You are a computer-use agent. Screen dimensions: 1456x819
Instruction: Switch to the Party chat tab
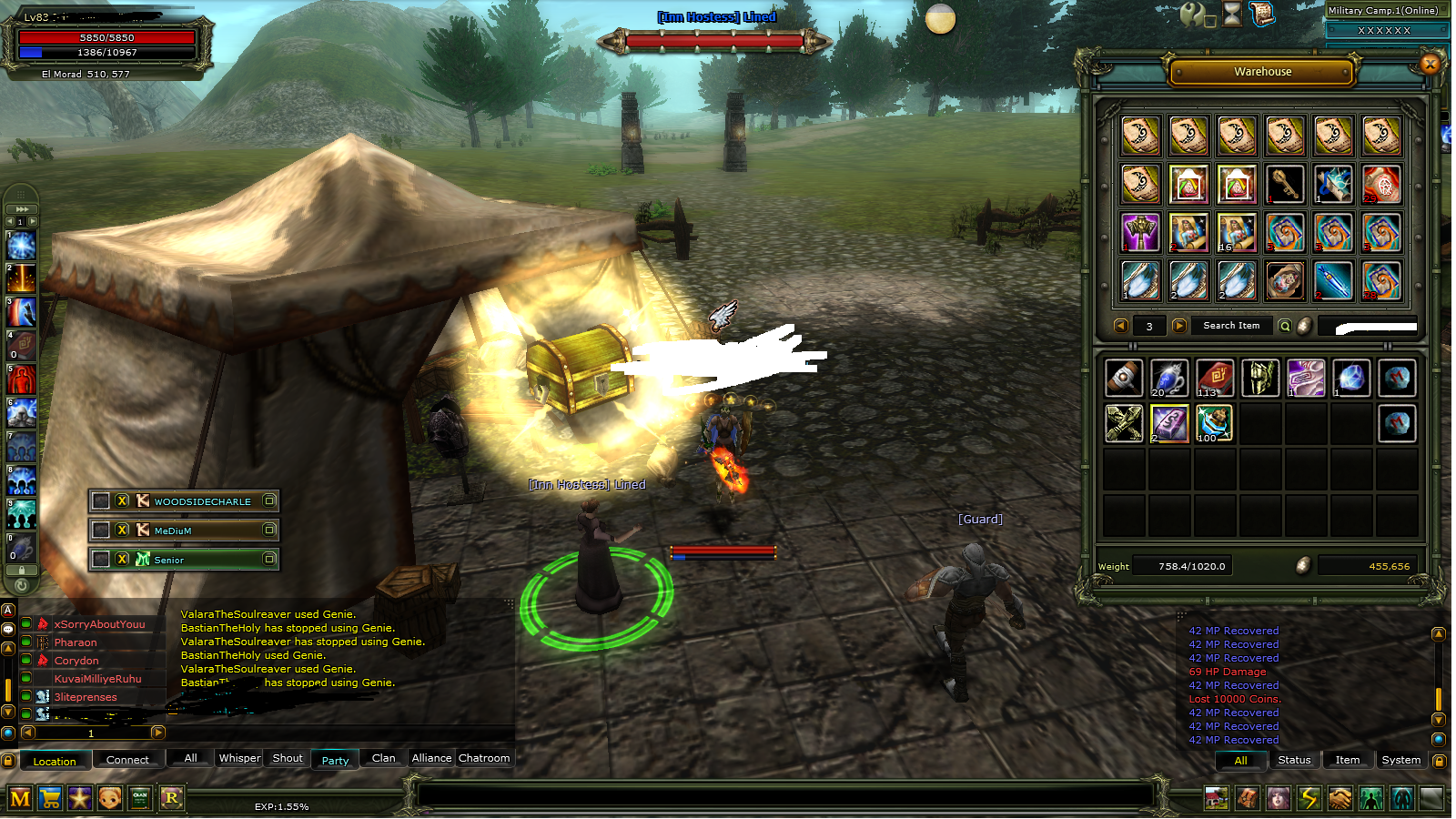coord(335,760)
